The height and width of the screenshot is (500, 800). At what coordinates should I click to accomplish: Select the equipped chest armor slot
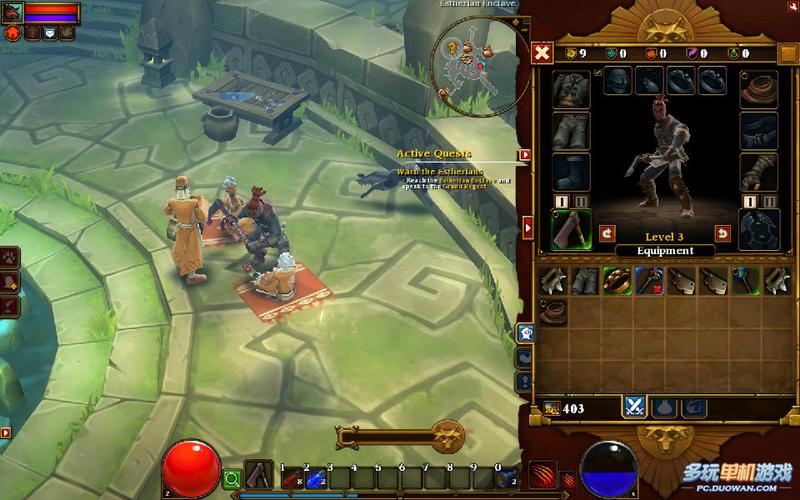click(571, 87)
